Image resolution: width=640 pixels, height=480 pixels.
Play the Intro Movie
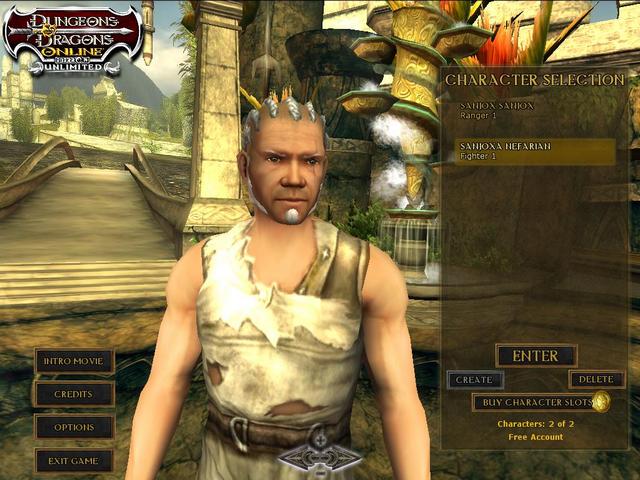(74, 361)
